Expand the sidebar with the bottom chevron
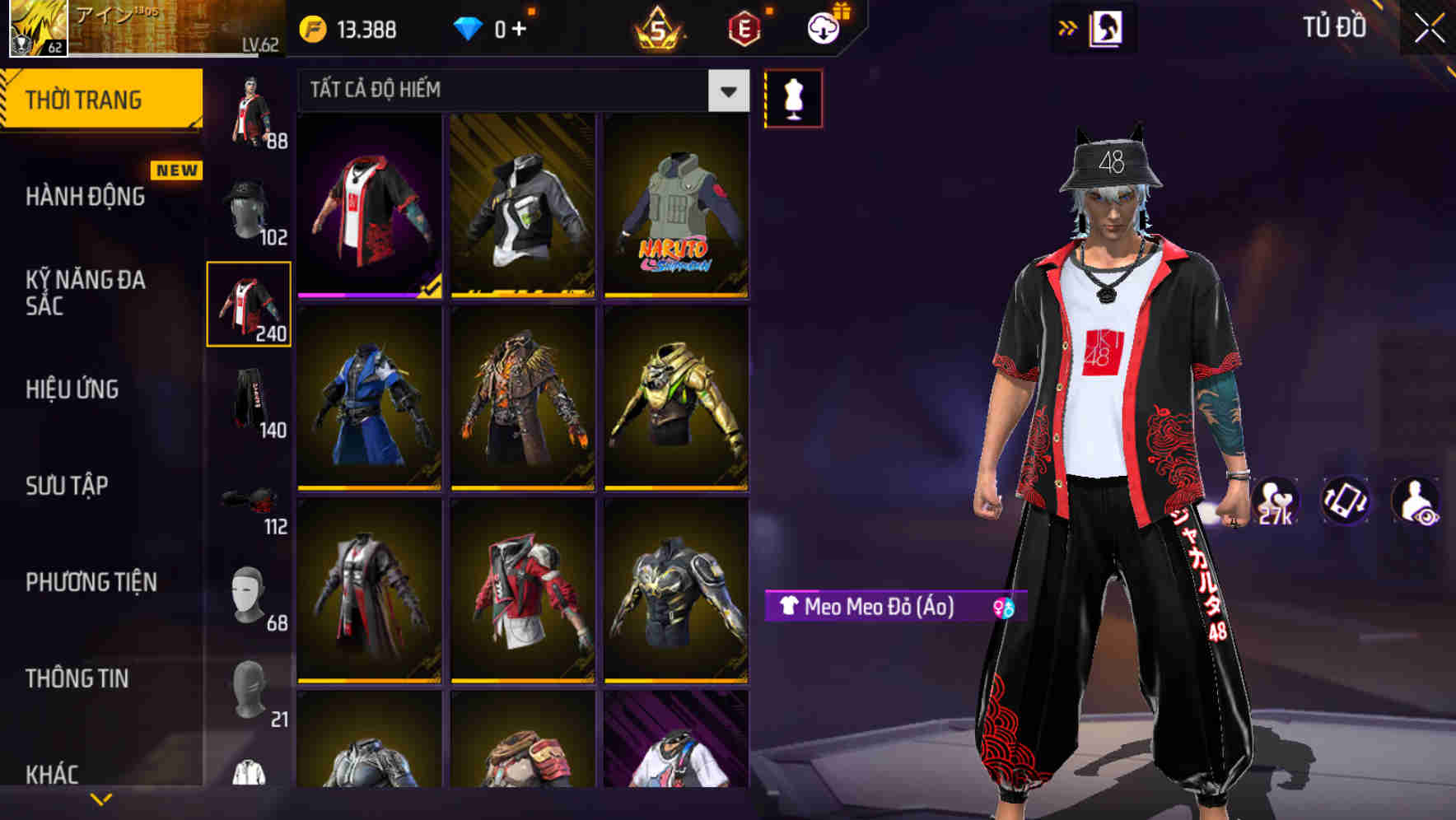The height and width of the screenshot is (820, 1456). point(101,798)
